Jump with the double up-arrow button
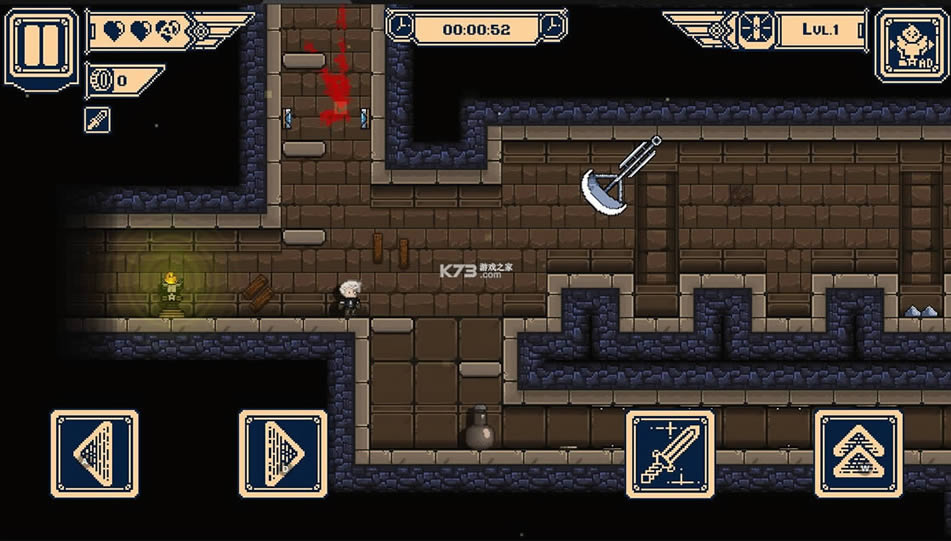 tap(859, 454)
